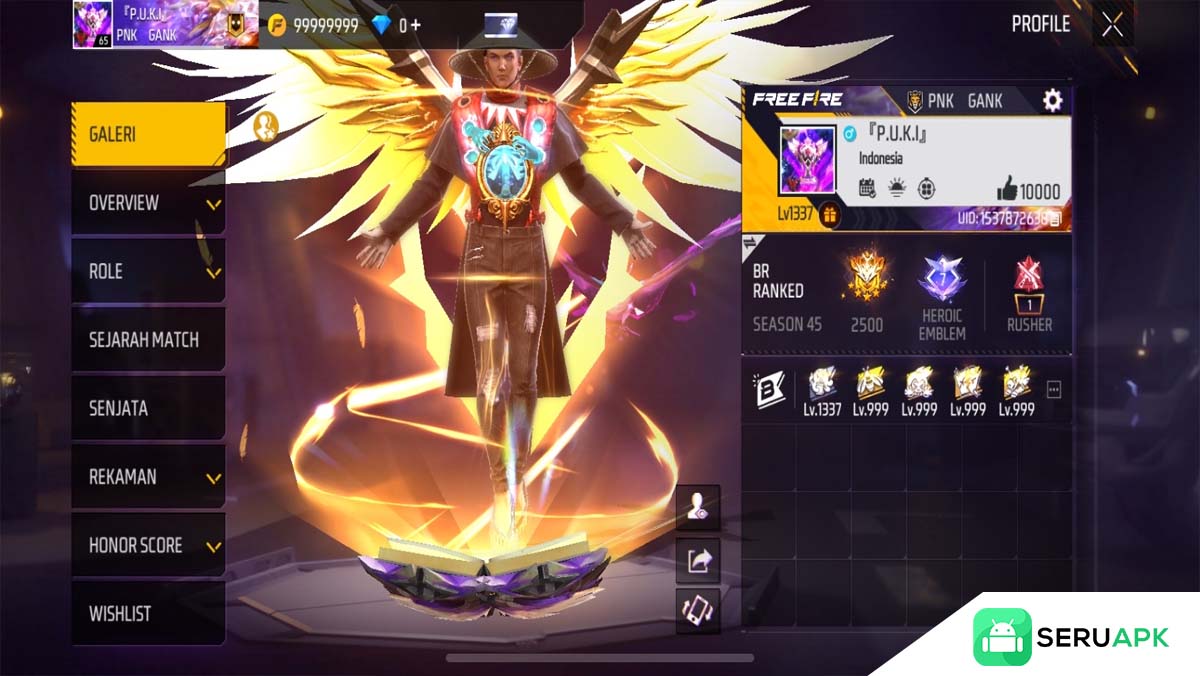Give a like with thumbs-up icon
This screenshot has width=1200, height=676.
(1007, 190)
